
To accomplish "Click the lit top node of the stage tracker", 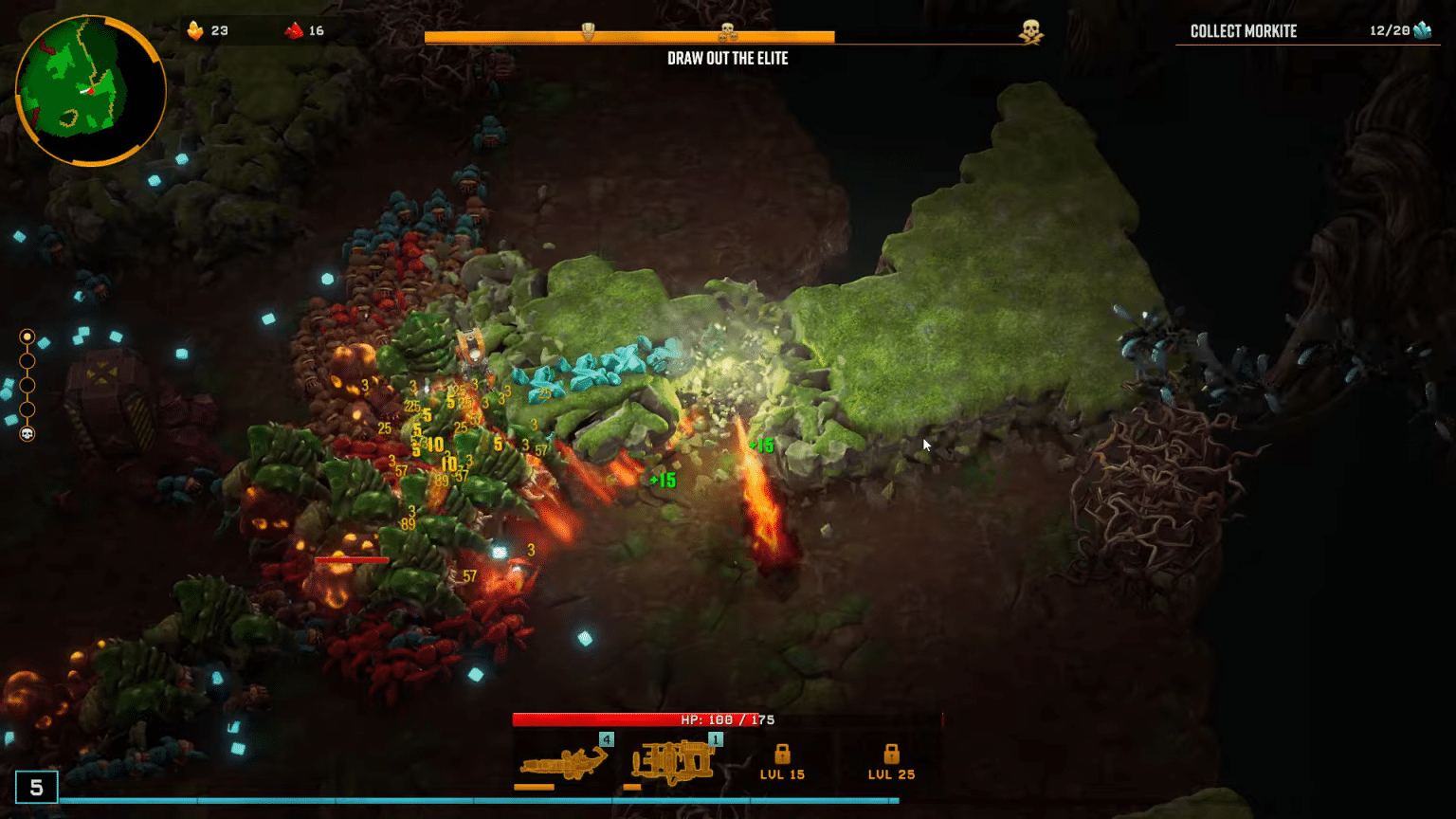I will click(27, 337).
